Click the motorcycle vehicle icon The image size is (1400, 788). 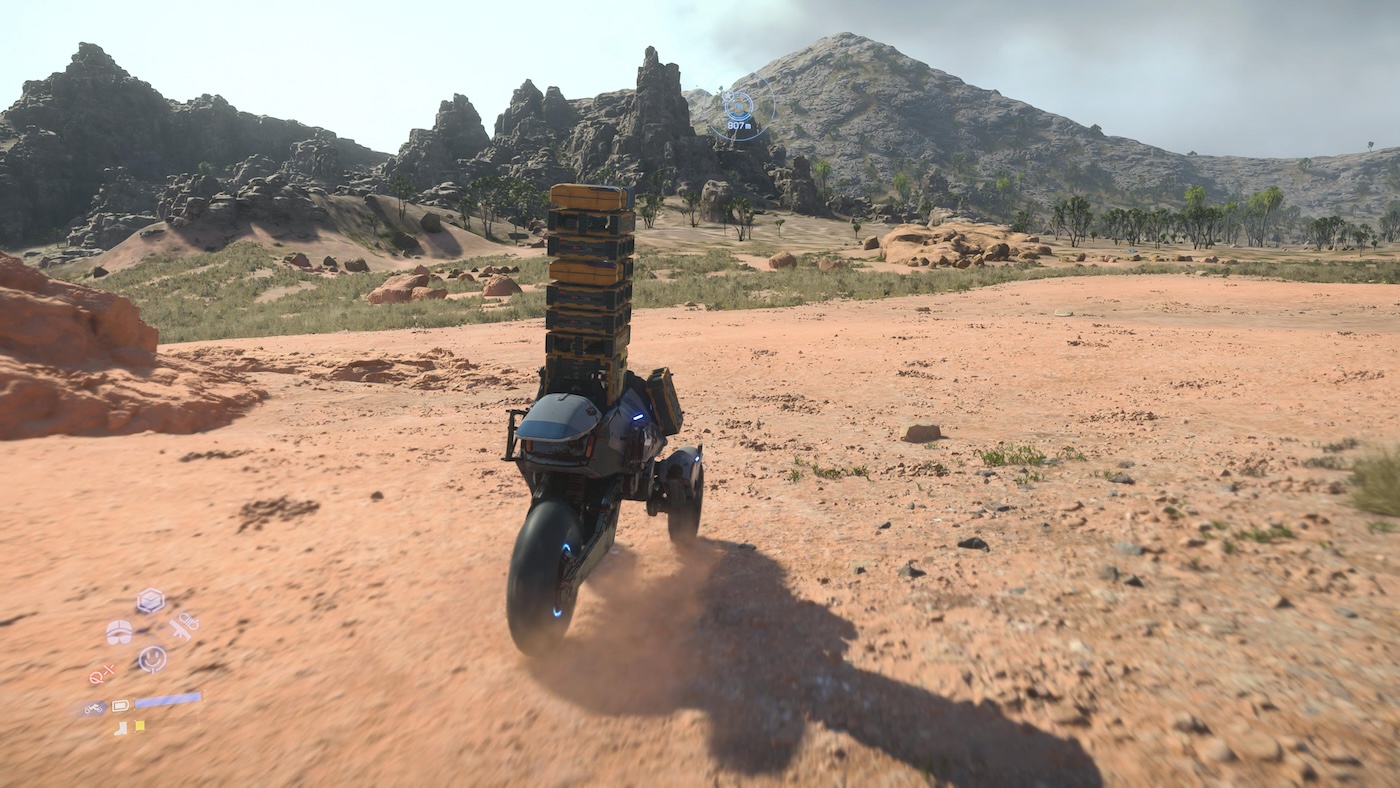pyautogui.click(x=93, y=708)
